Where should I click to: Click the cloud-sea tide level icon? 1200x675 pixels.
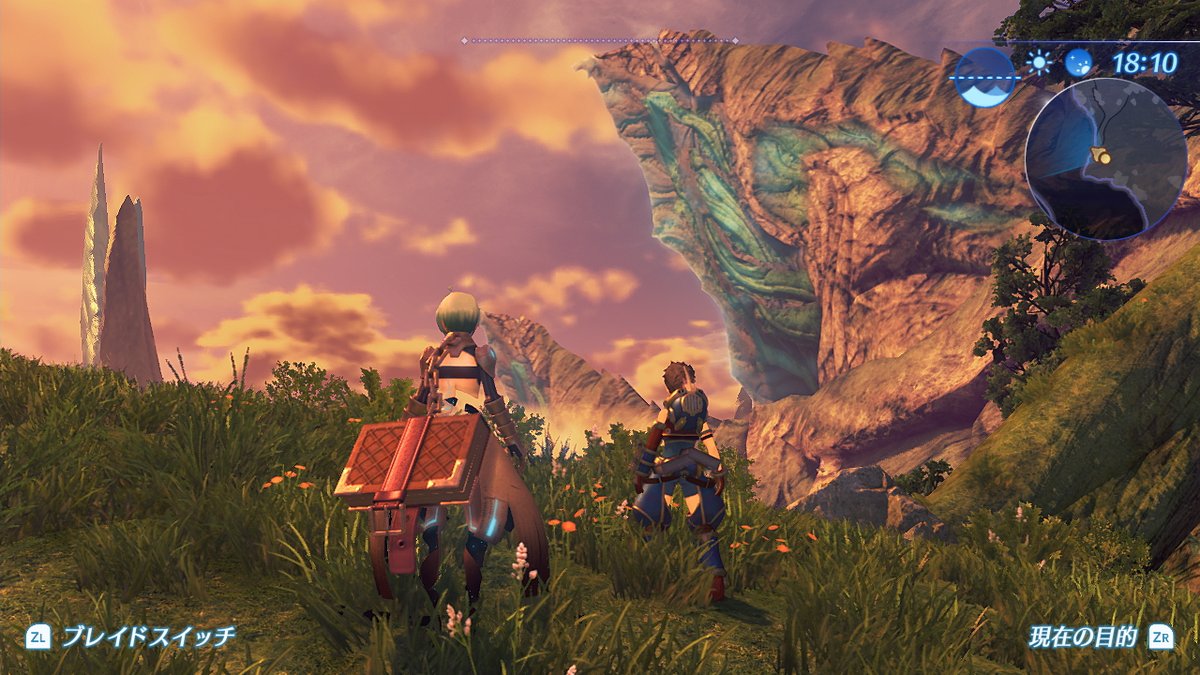(x=984, y=76)
